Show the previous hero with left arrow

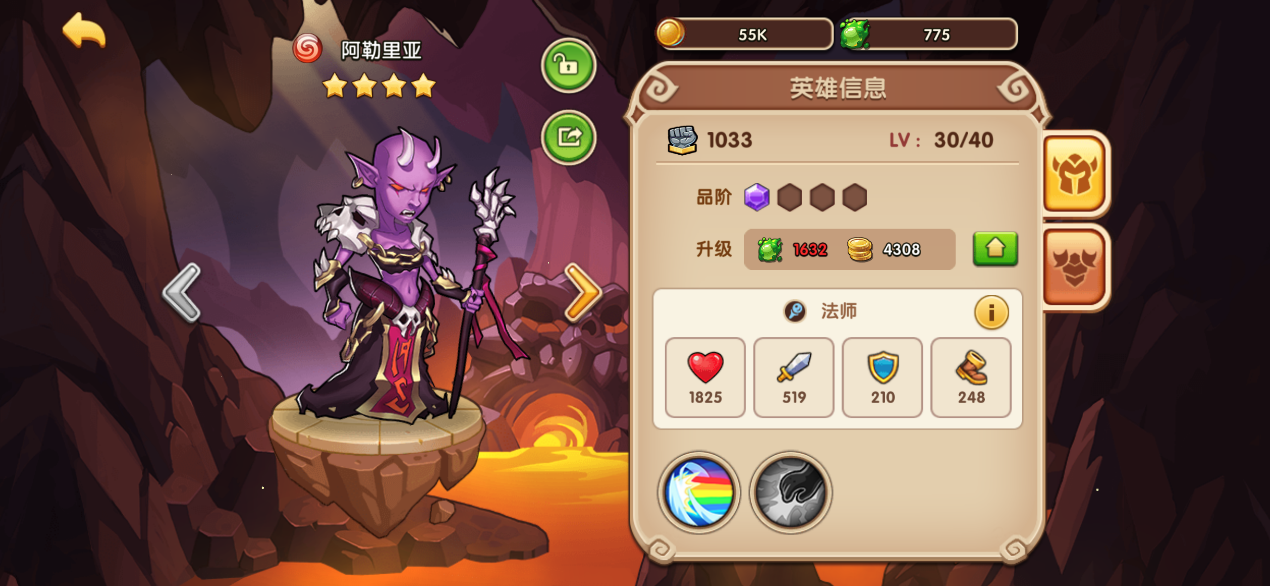(x=181, y=293)
